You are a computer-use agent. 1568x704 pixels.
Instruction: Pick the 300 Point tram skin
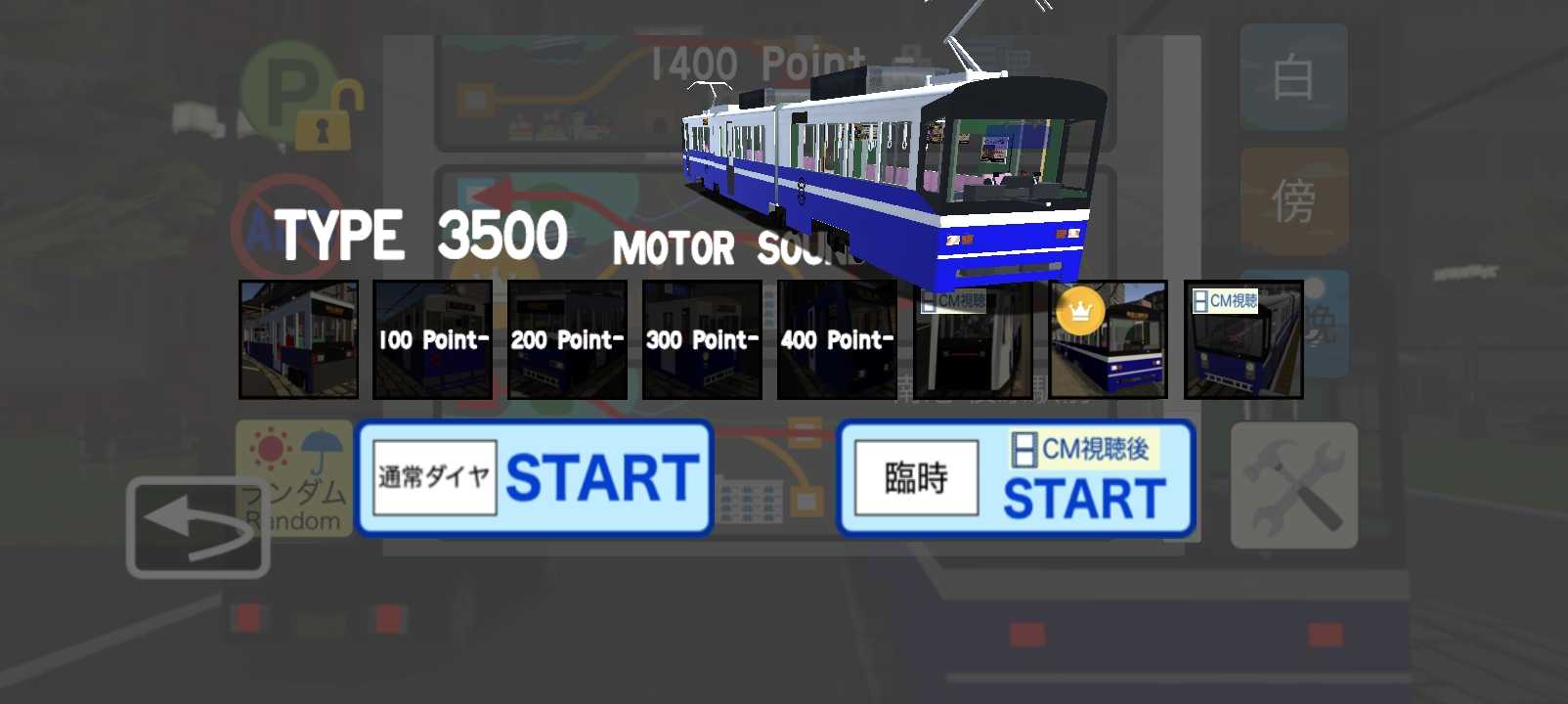tap(702, 340)
